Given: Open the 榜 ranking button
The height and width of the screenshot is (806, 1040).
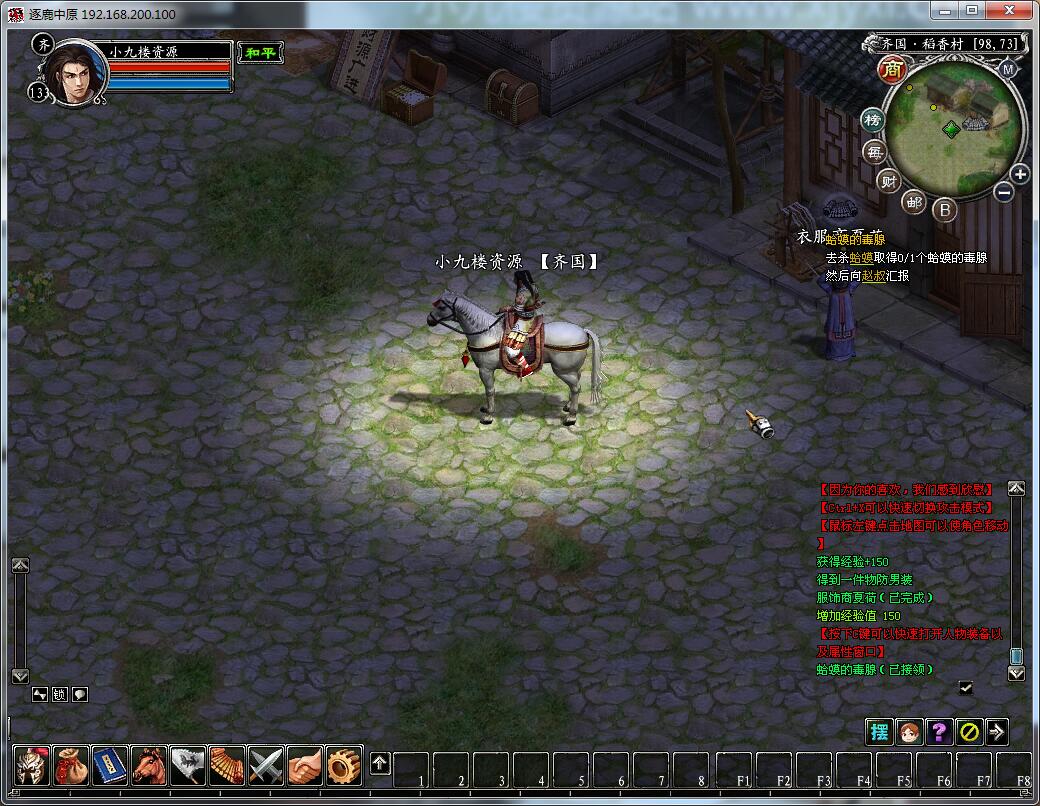Looking at the screenshot, I should click(873, 120).
